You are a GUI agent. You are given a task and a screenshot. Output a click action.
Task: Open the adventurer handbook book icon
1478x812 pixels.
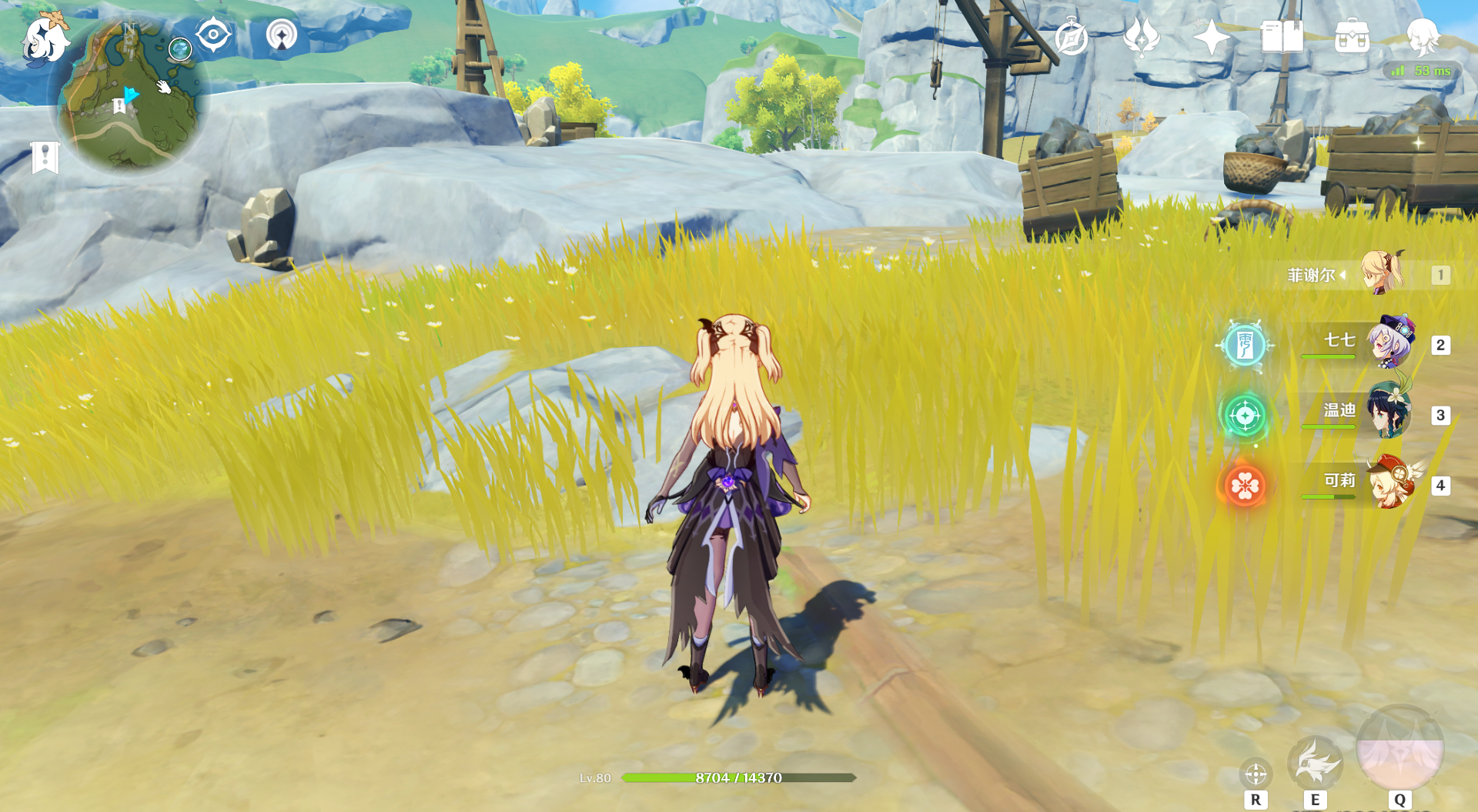[1282, 37]
